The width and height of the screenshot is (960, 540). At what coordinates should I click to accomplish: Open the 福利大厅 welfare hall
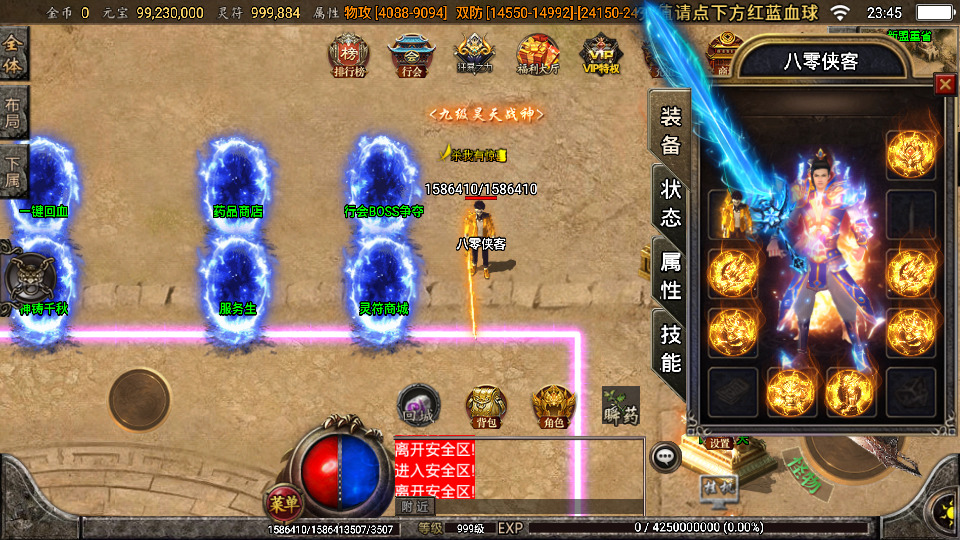point(537,55)
